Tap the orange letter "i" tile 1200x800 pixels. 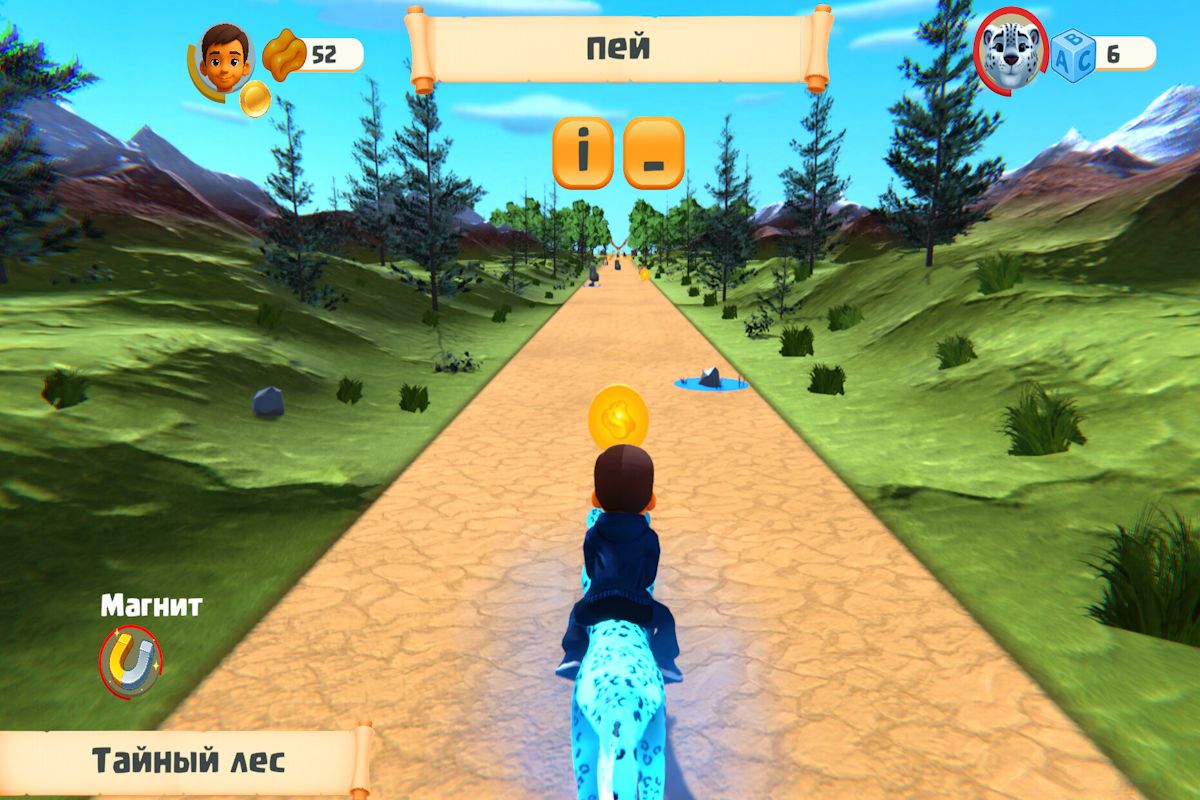tap(582, 153)
